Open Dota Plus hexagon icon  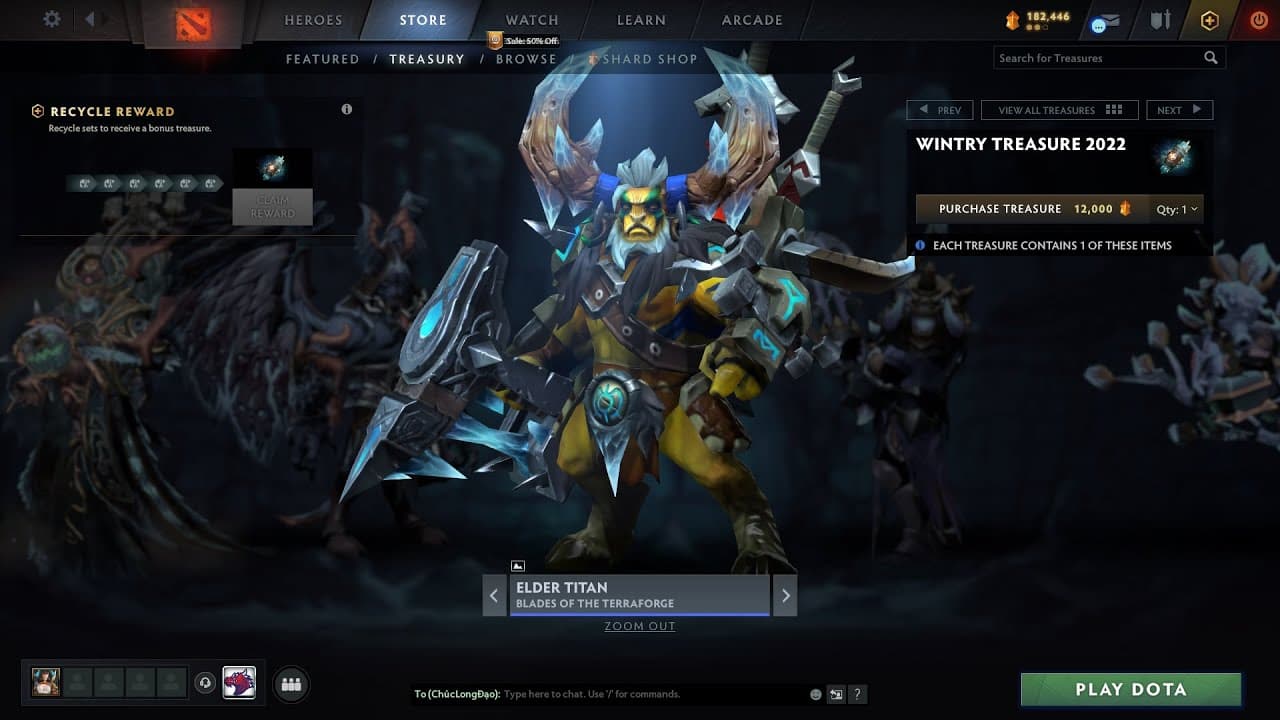(1209, 19)
